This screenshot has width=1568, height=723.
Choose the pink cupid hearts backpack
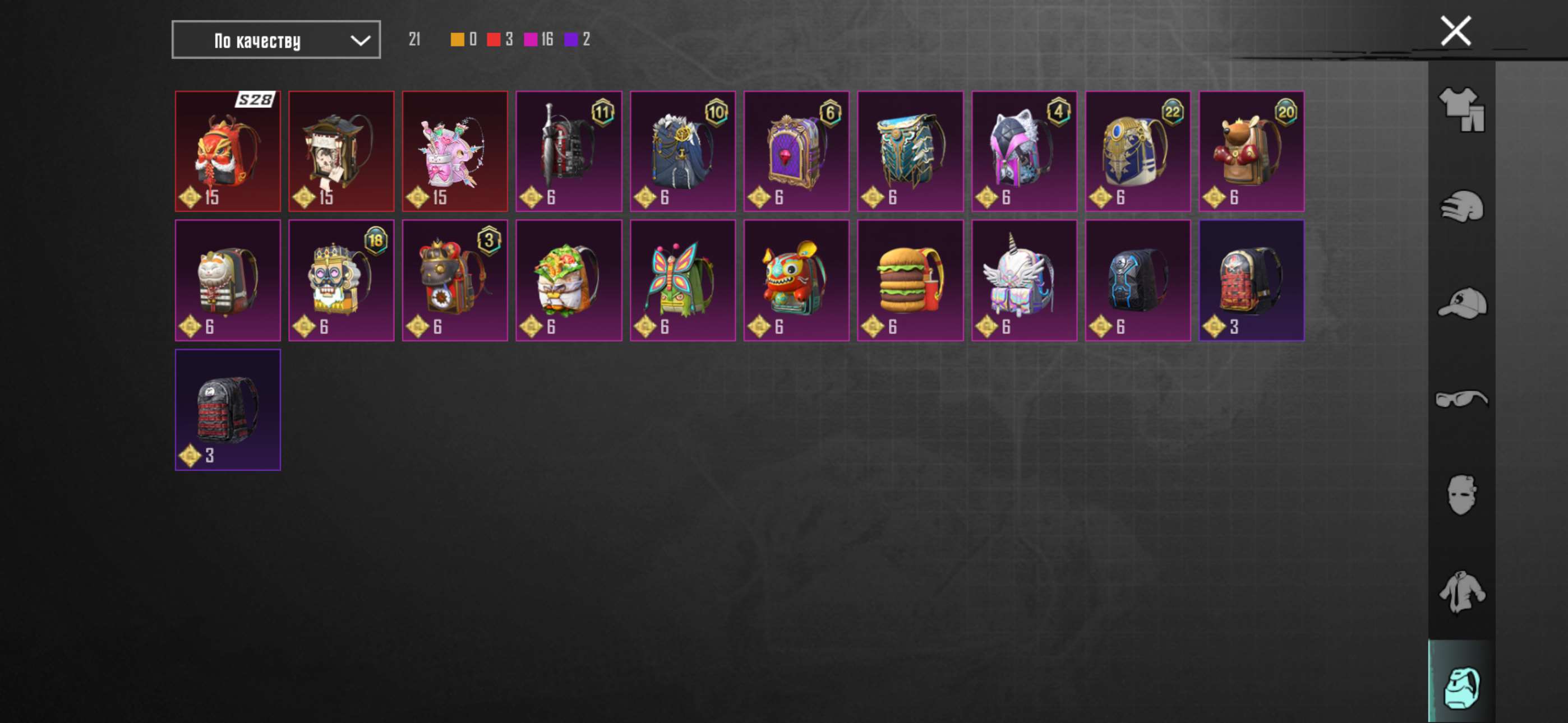coord(455,151)
